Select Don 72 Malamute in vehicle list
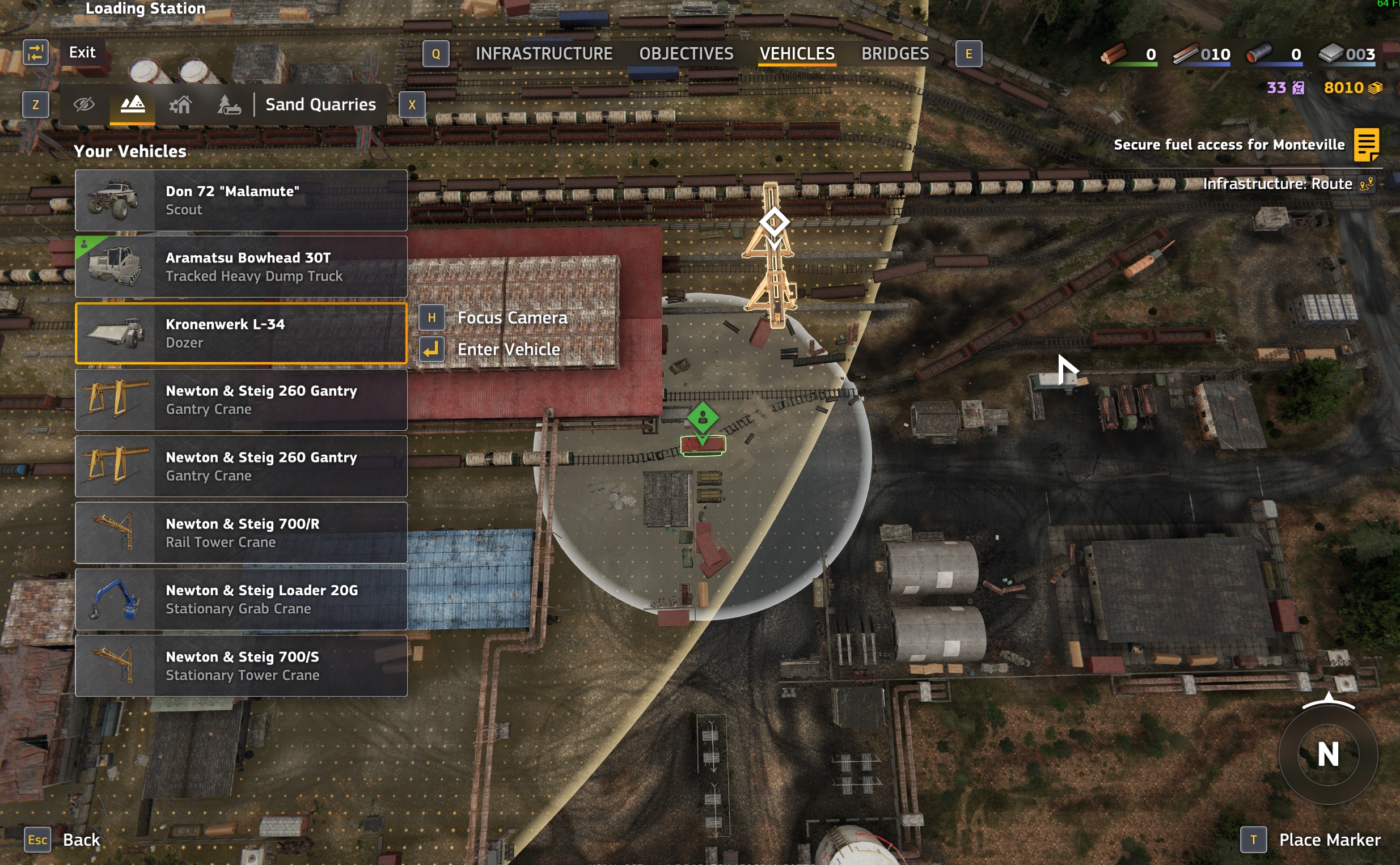Viewport: 1400px width, 865px height. point(241,200)
